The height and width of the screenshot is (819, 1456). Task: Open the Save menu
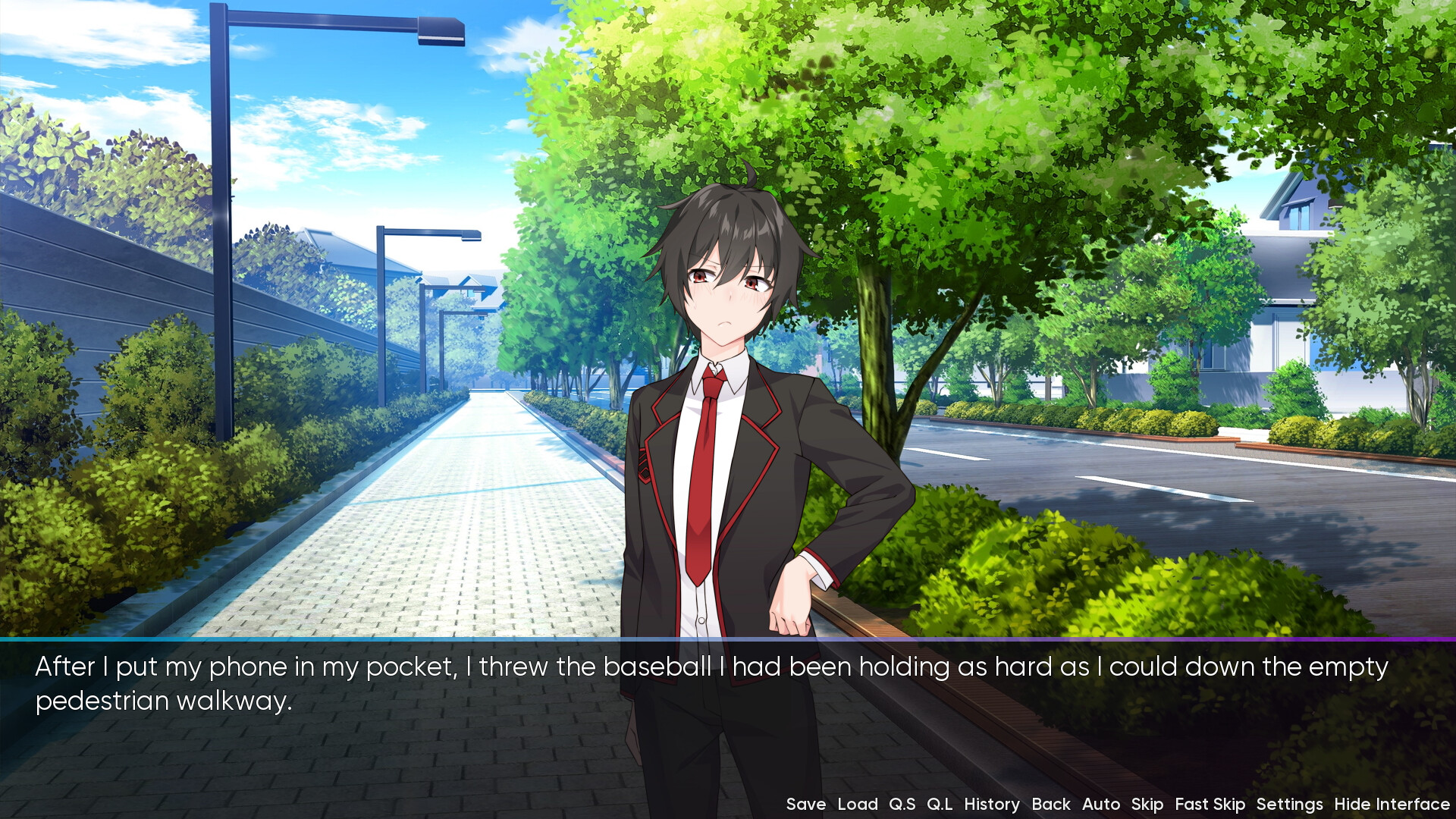[x=805, y=805]
